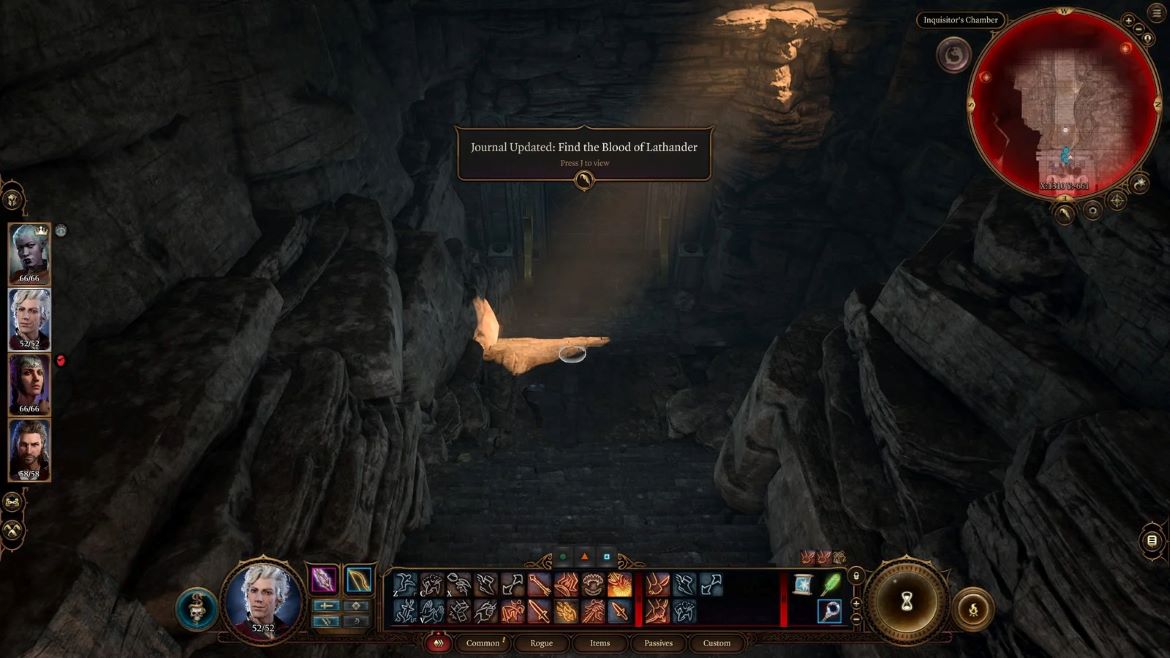1170x658 pixels.
Task: Use the scroll item in hotbar
Action: (x=802, y=584)
